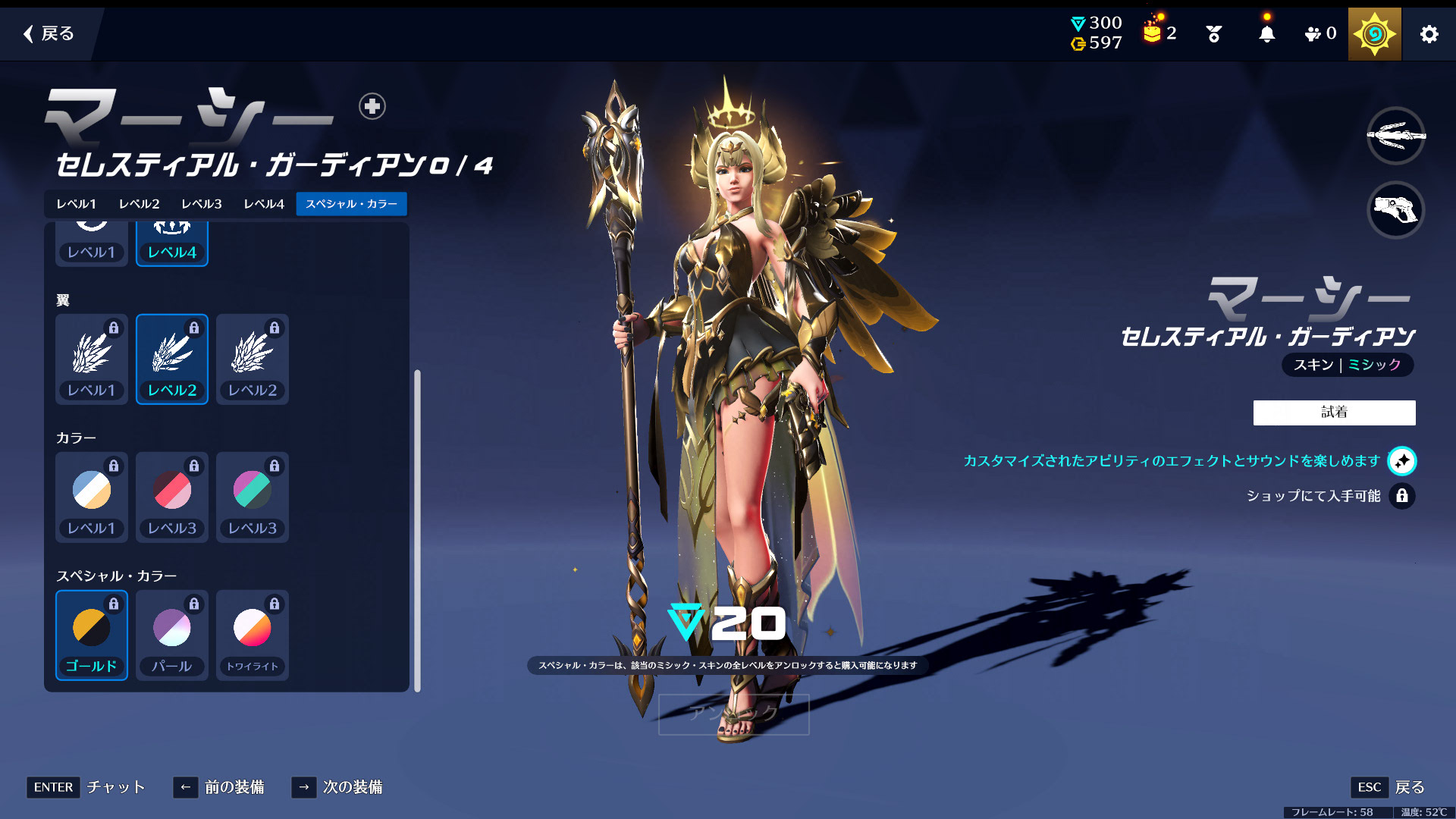Open the settings gear icon
The image size is (1456, 819).
pyautogui.click(x=1429, y=34)
